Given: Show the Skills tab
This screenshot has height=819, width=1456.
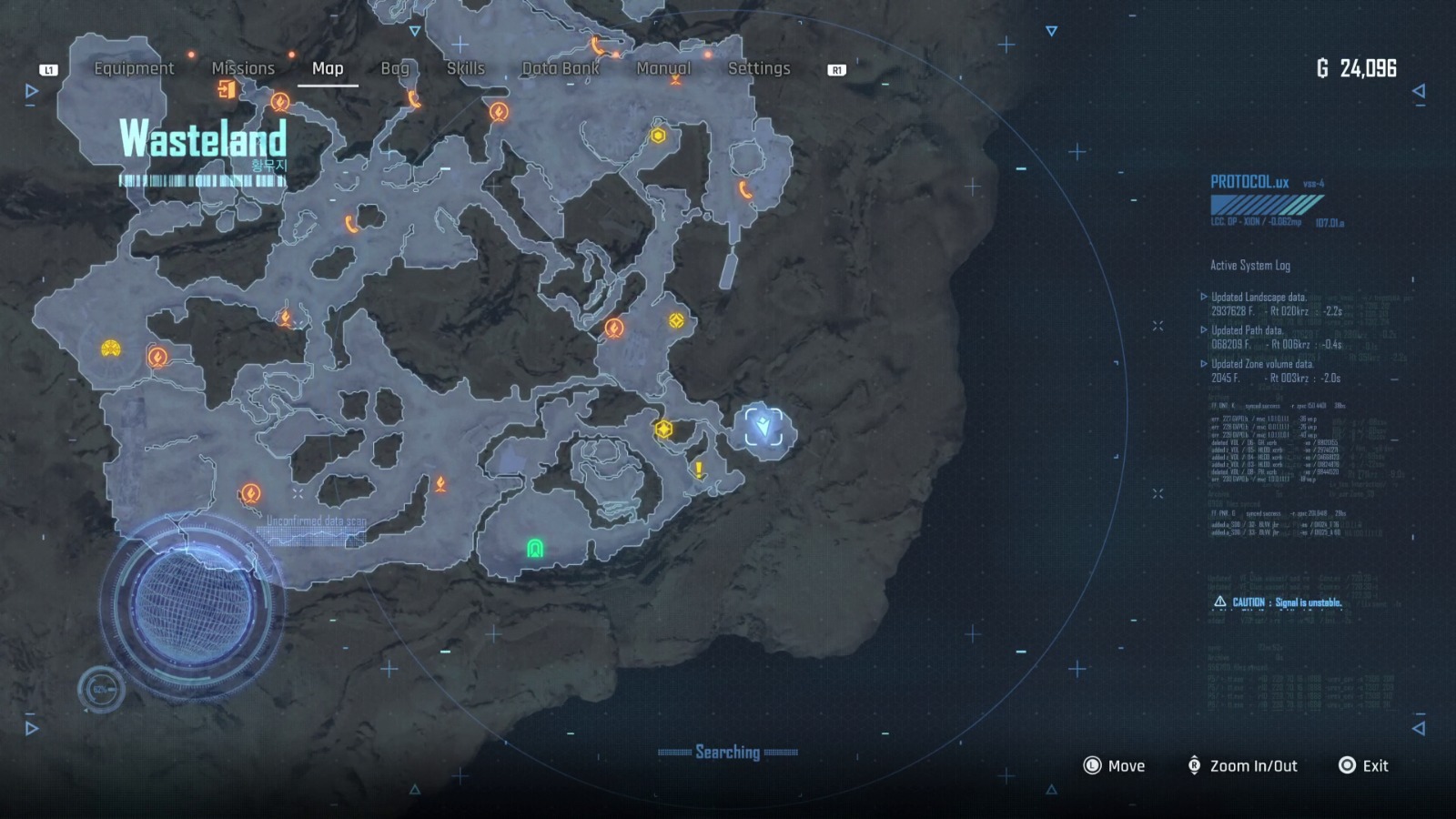Looking at the screenshot, I should point(465,68).
